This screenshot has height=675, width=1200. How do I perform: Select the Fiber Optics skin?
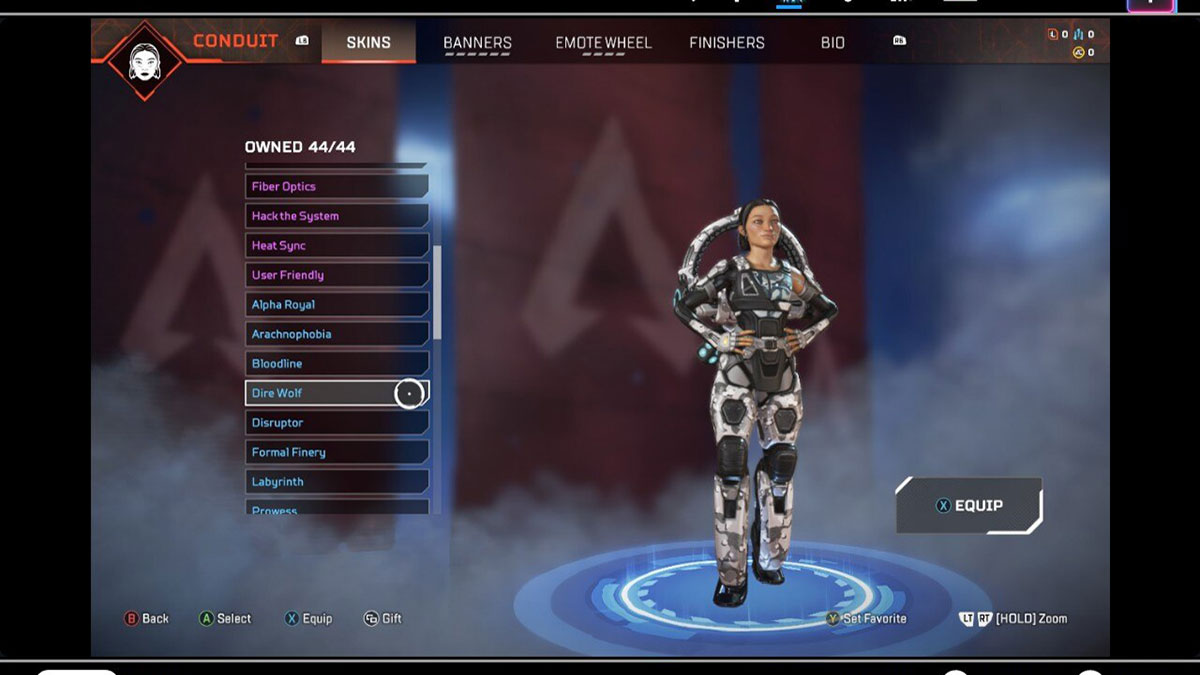point(337,187)
